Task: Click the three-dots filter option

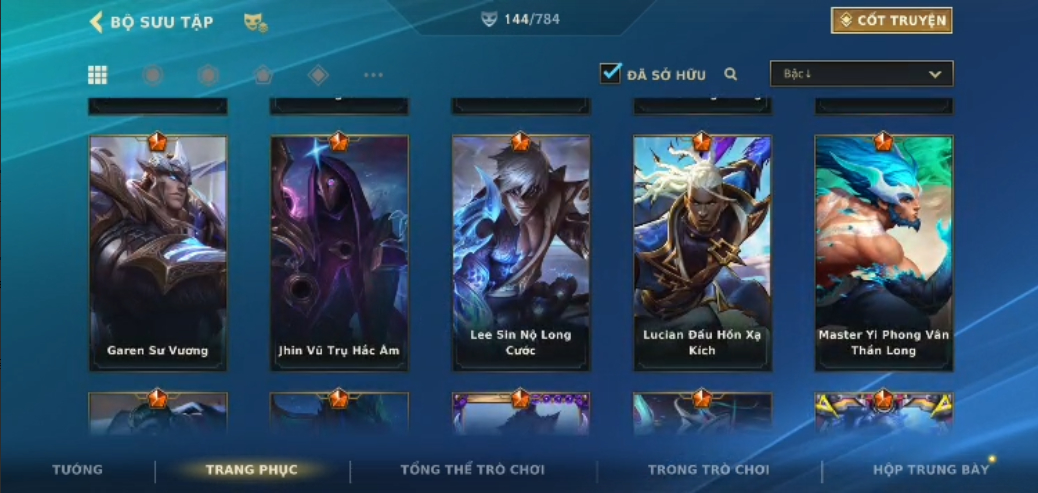Action: tap(373, 75)
